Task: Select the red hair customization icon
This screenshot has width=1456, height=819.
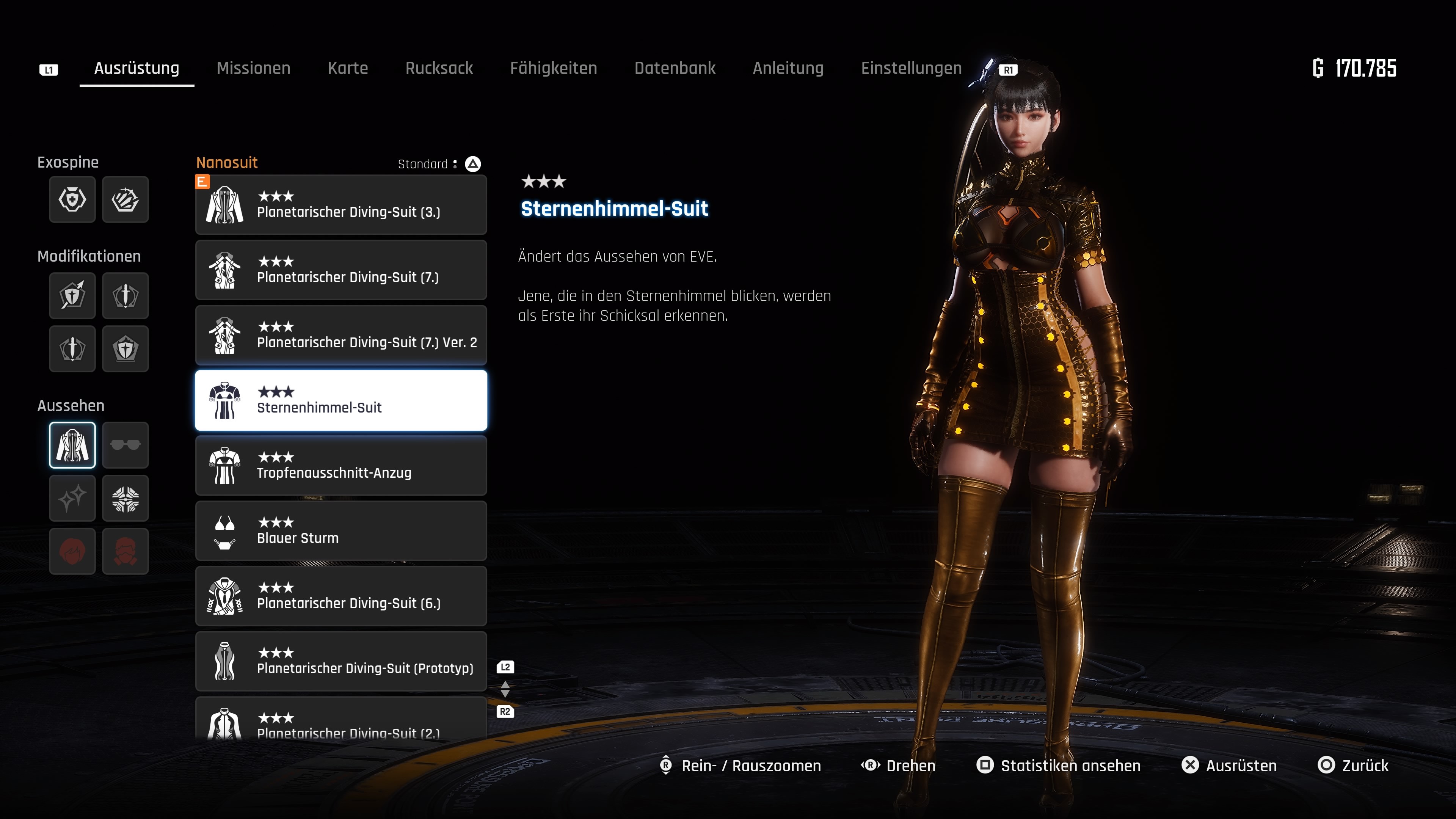Action: (x=72, y=551)
